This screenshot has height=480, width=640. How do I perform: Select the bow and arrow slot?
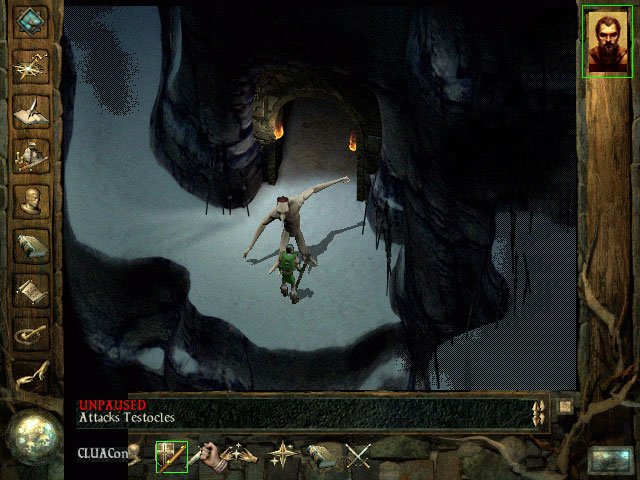click(240, 457)
